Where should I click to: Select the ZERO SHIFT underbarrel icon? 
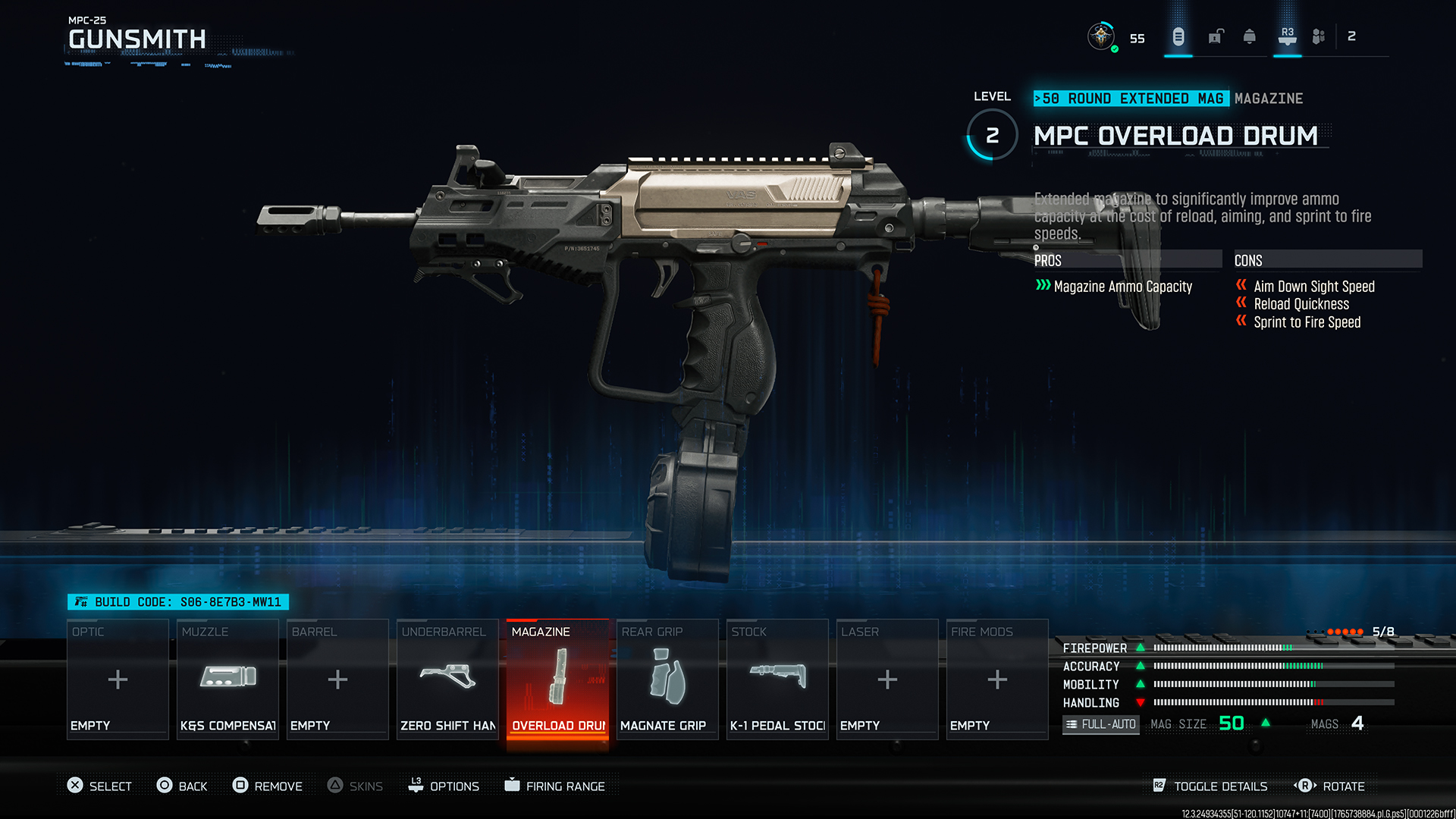tap(447, 677)
